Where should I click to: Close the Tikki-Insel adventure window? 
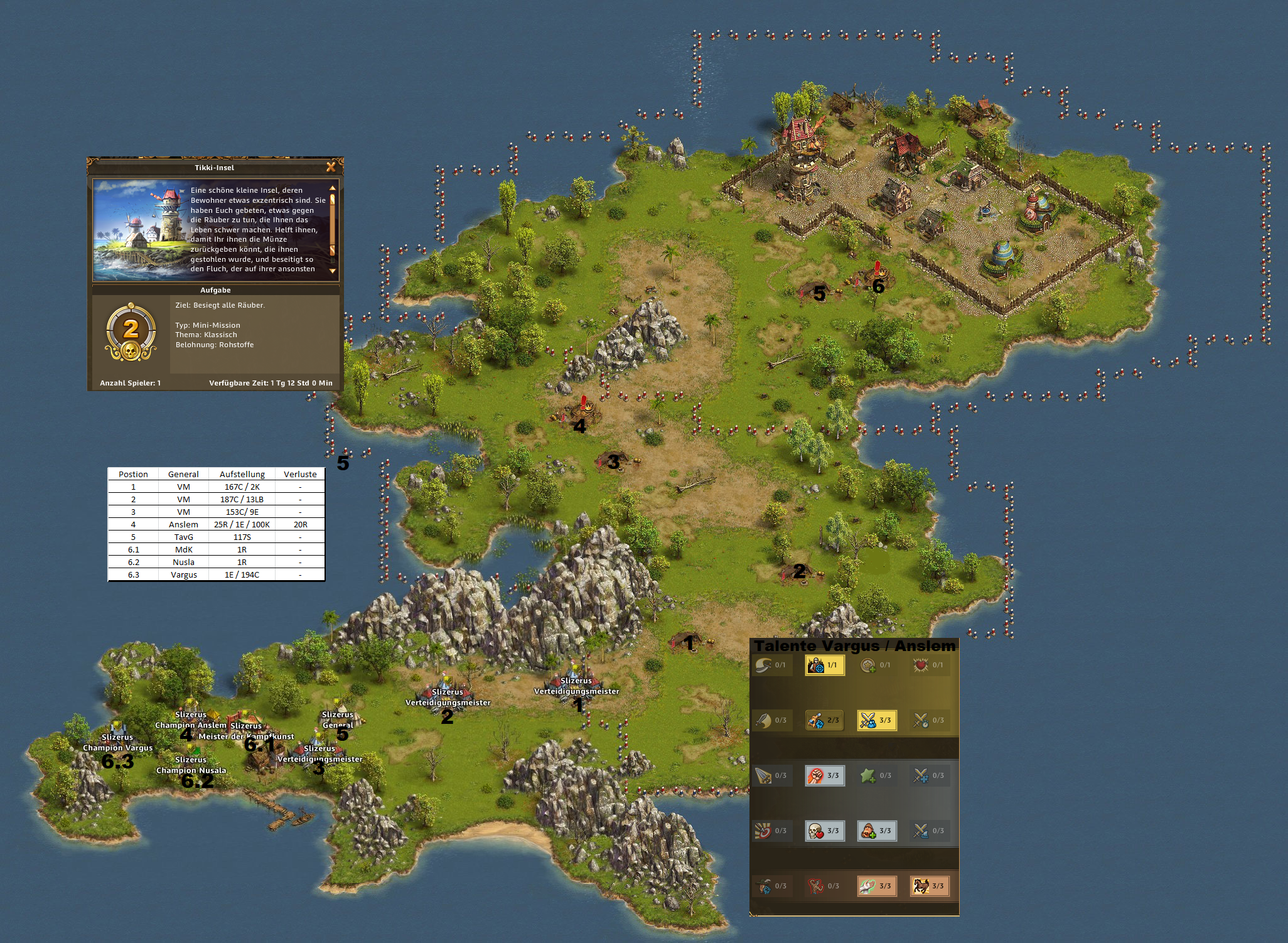(331, 167)
